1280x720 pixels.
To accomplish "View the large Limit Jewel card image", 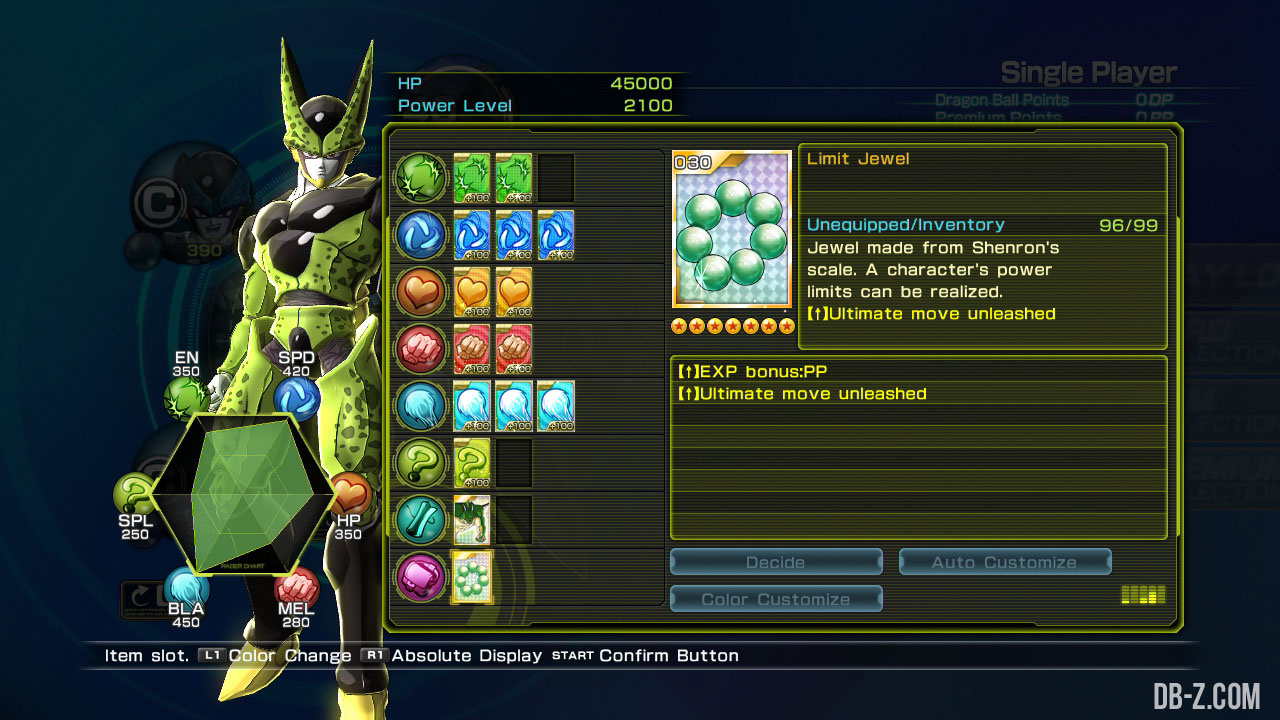I will click(732, 230).
